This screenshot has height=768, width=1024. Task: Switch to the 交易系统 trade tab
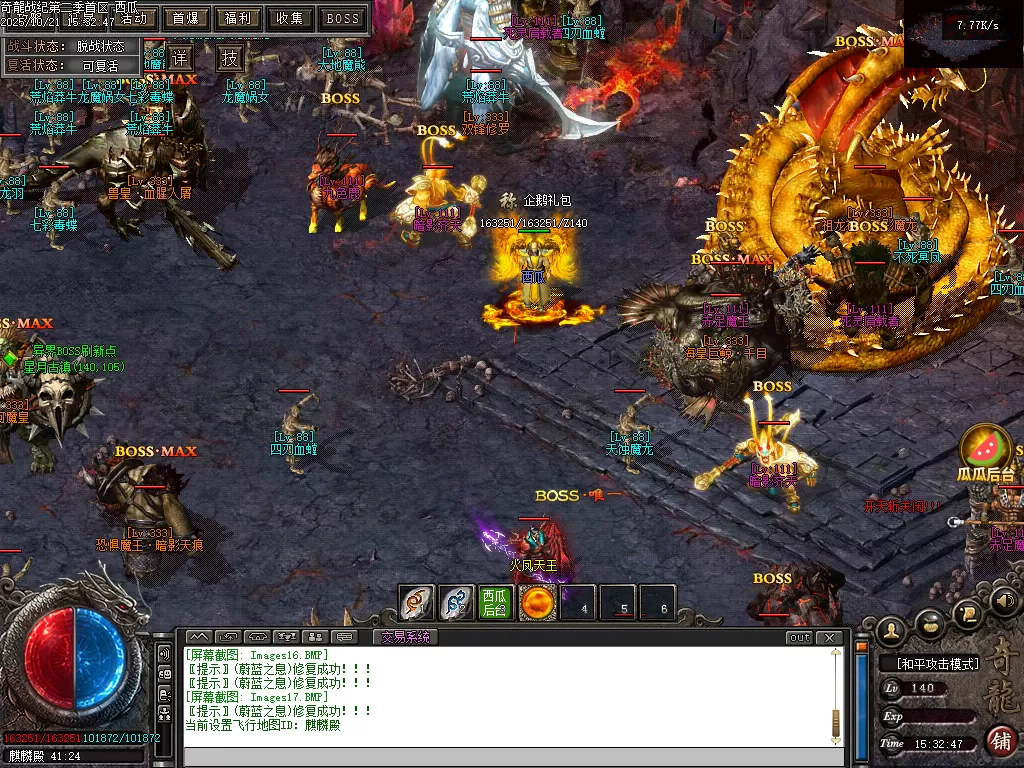click(406, 637)
